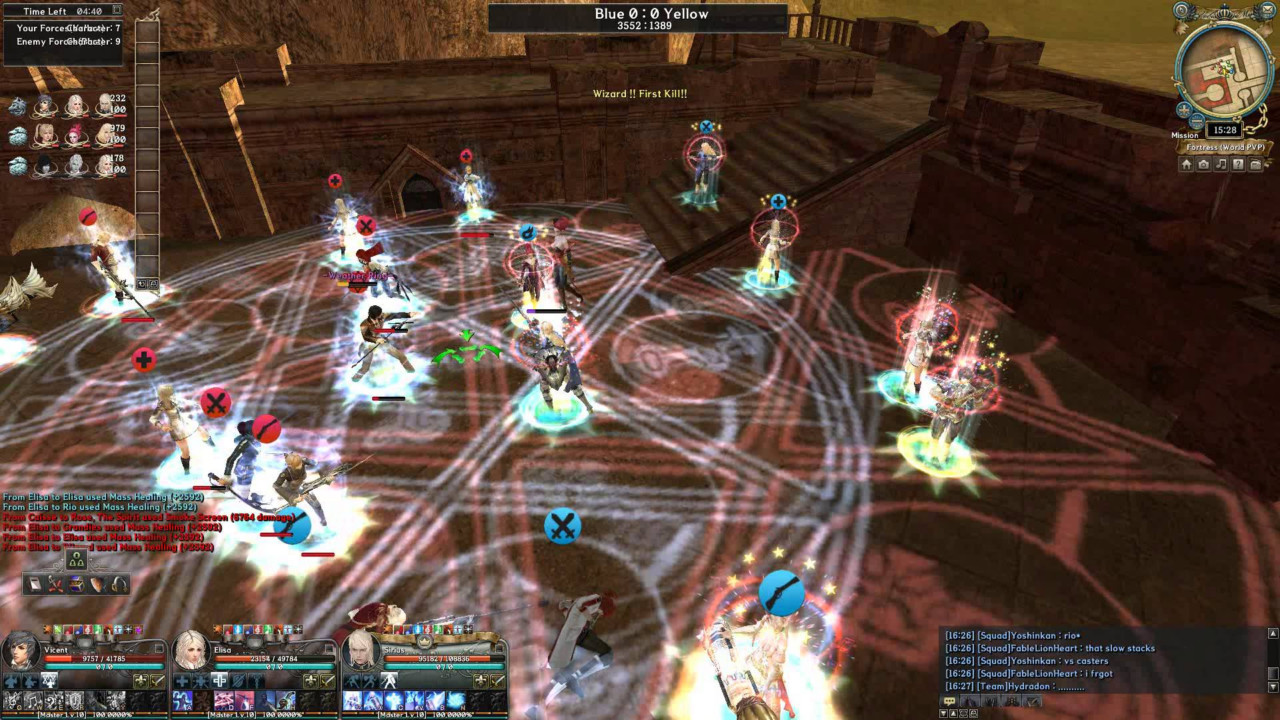The image size is (1280, 720).
Task: Click the shield emblem menu icon
Action: (x=96, y=585)
